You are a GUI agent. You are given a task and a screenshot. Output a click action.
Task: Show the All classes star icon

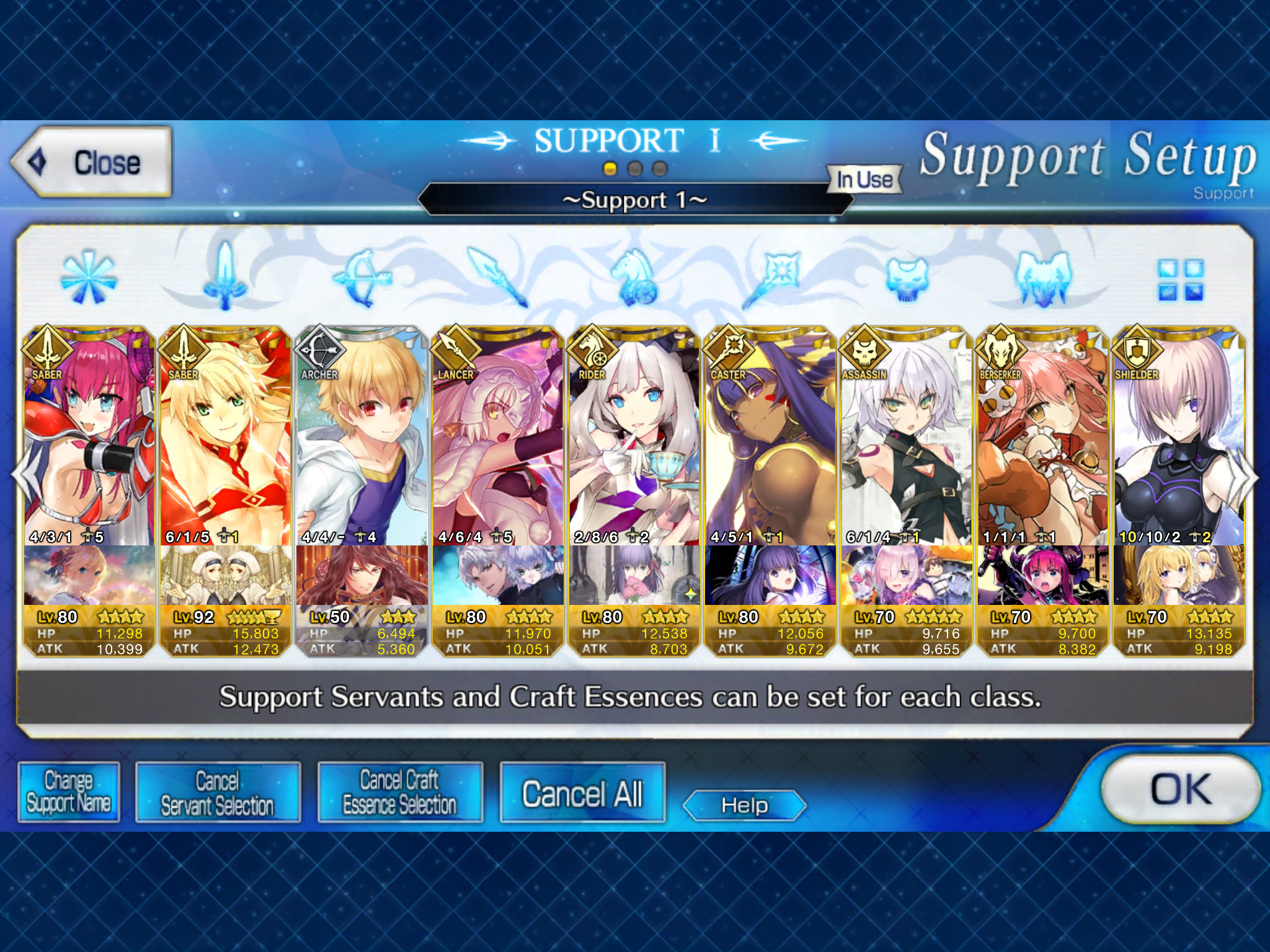click(x=89, y=276)
